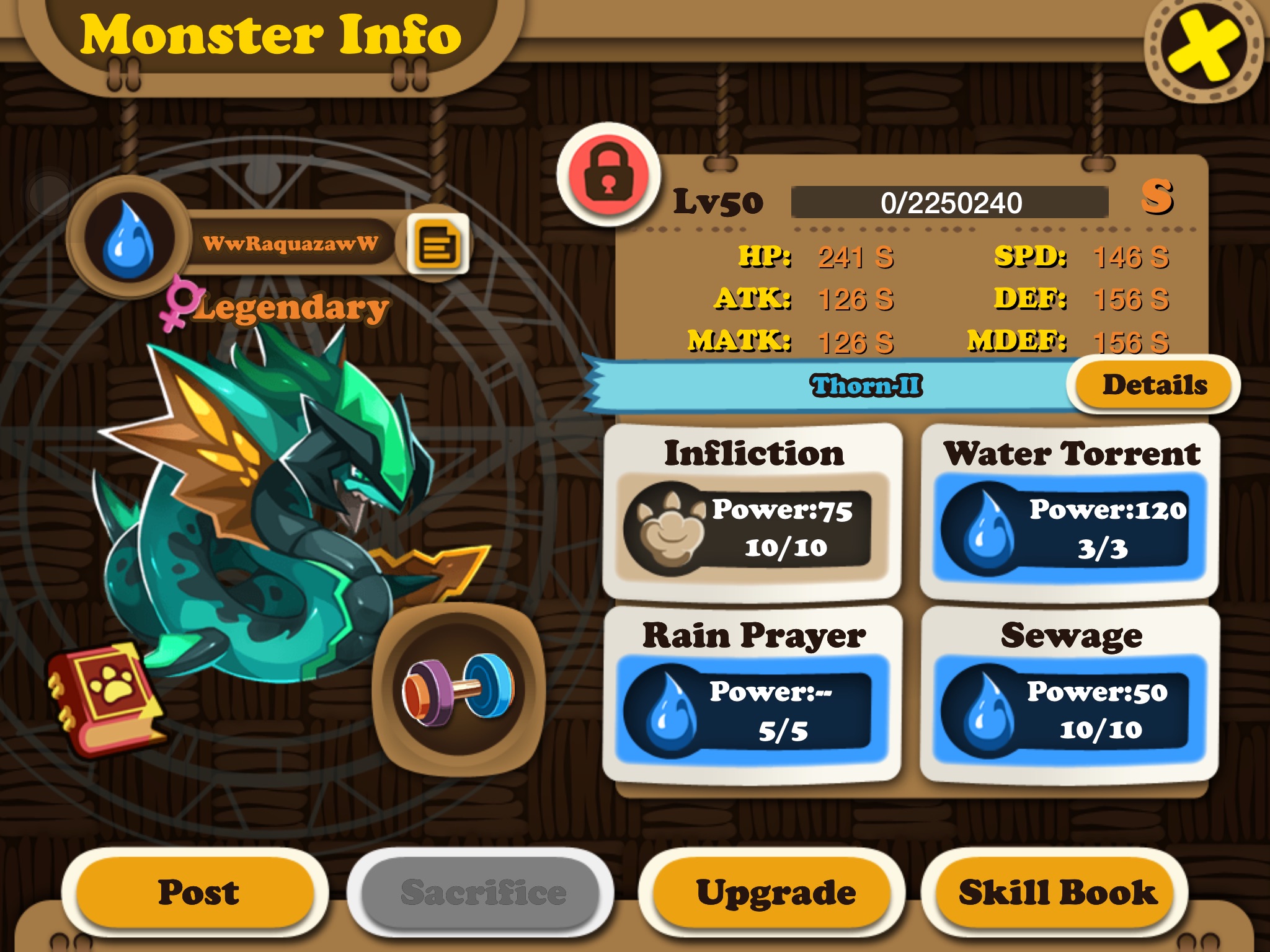Image resolution: width=1270 pixels, height=952 pixels.
Task: Open the red paw-print monster book
Action: click(107, 697)
